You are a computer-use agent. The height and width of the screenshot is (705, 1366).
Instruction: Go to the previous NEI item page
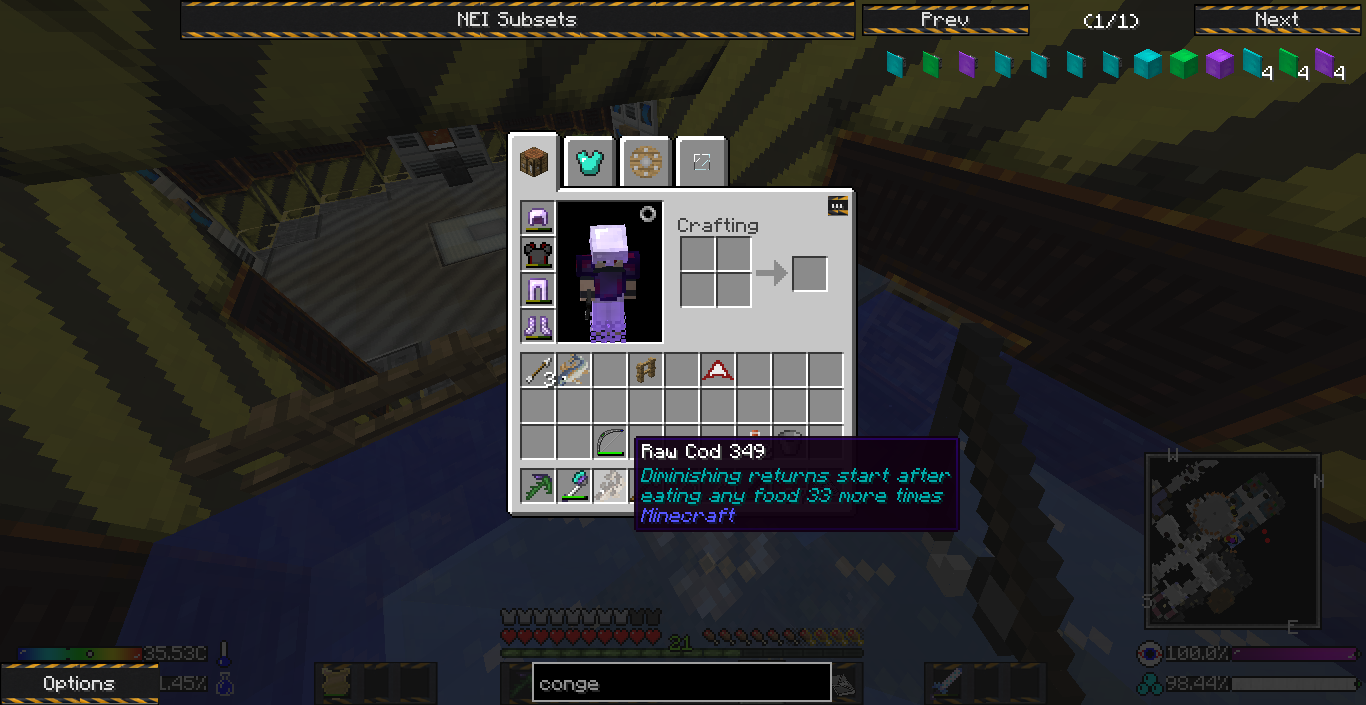[945, 20]
